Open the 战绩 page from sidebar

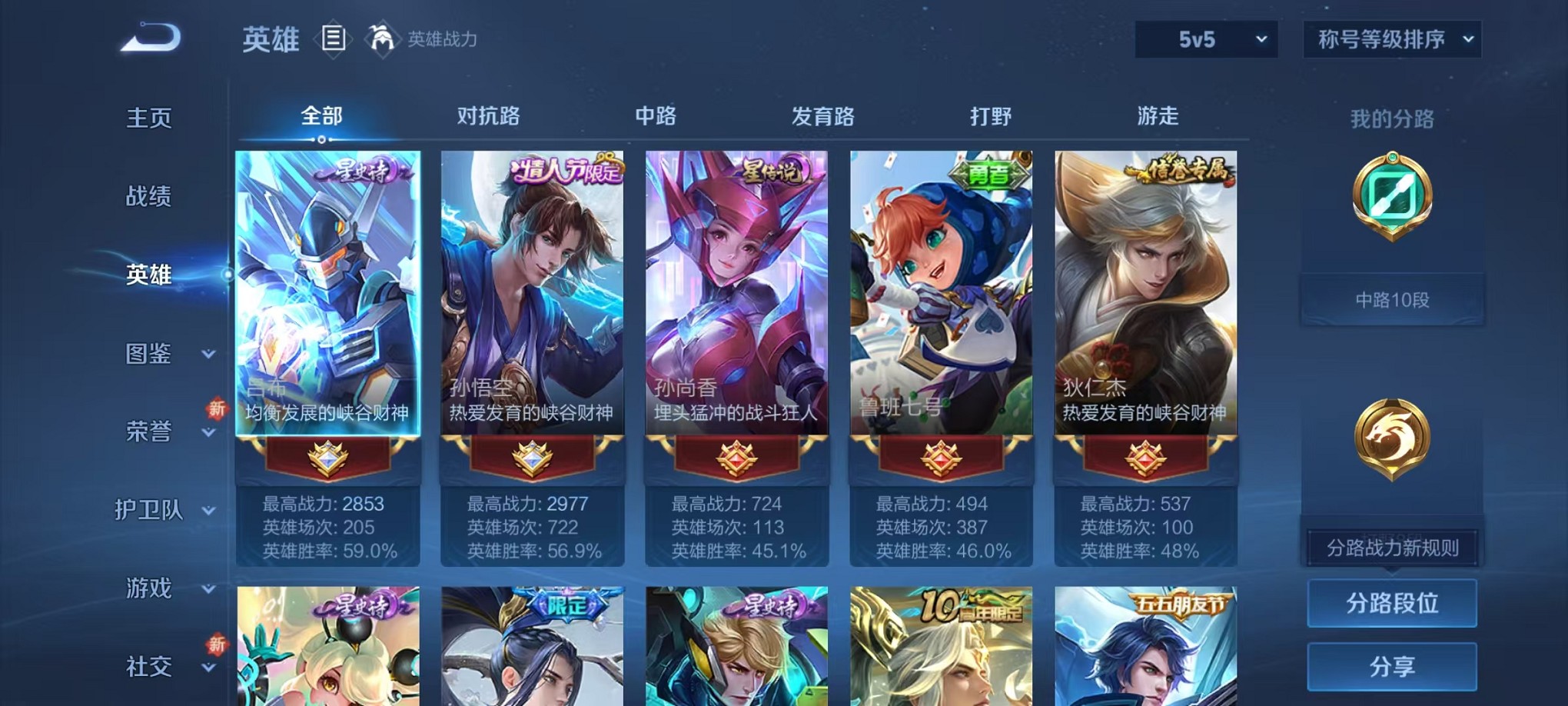151,198
